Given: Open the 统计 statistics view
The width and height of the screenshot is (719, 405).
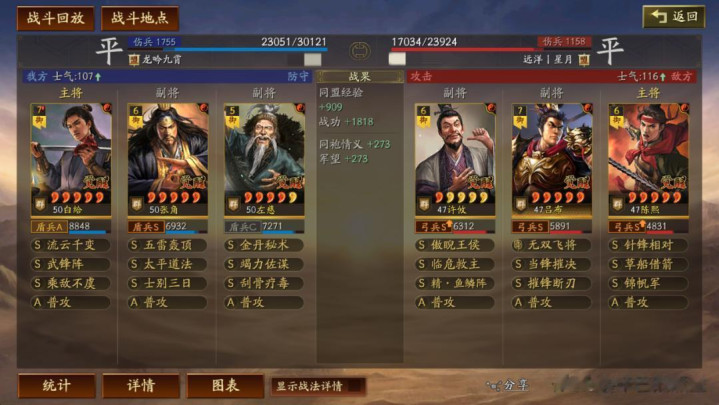Looking at the screenshot, I should [x=57, y=385].
